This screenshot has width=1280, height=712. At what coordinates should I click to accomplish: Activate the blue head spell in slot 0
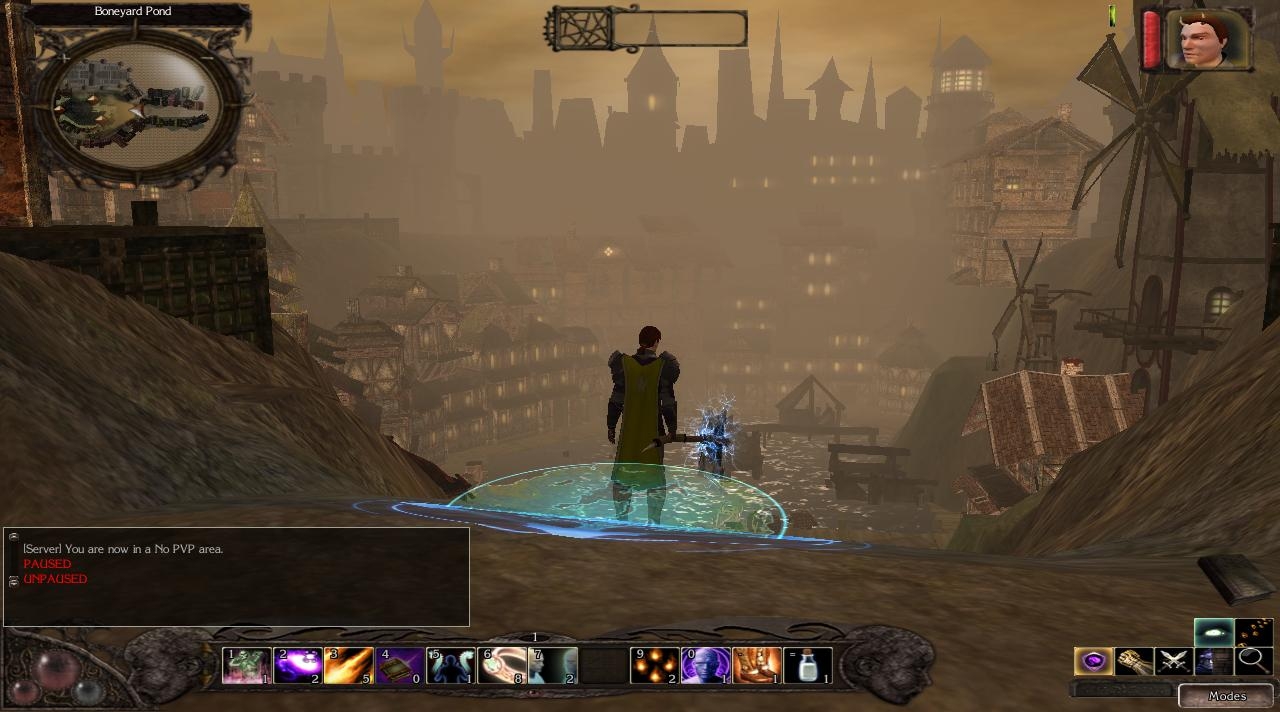pos(705,666)
